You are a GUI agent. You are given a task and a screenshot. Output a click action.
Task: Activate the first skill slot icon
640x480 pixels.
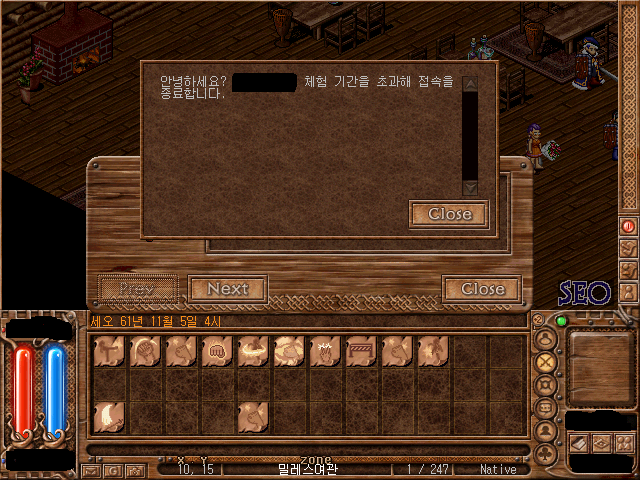point(108,352)
